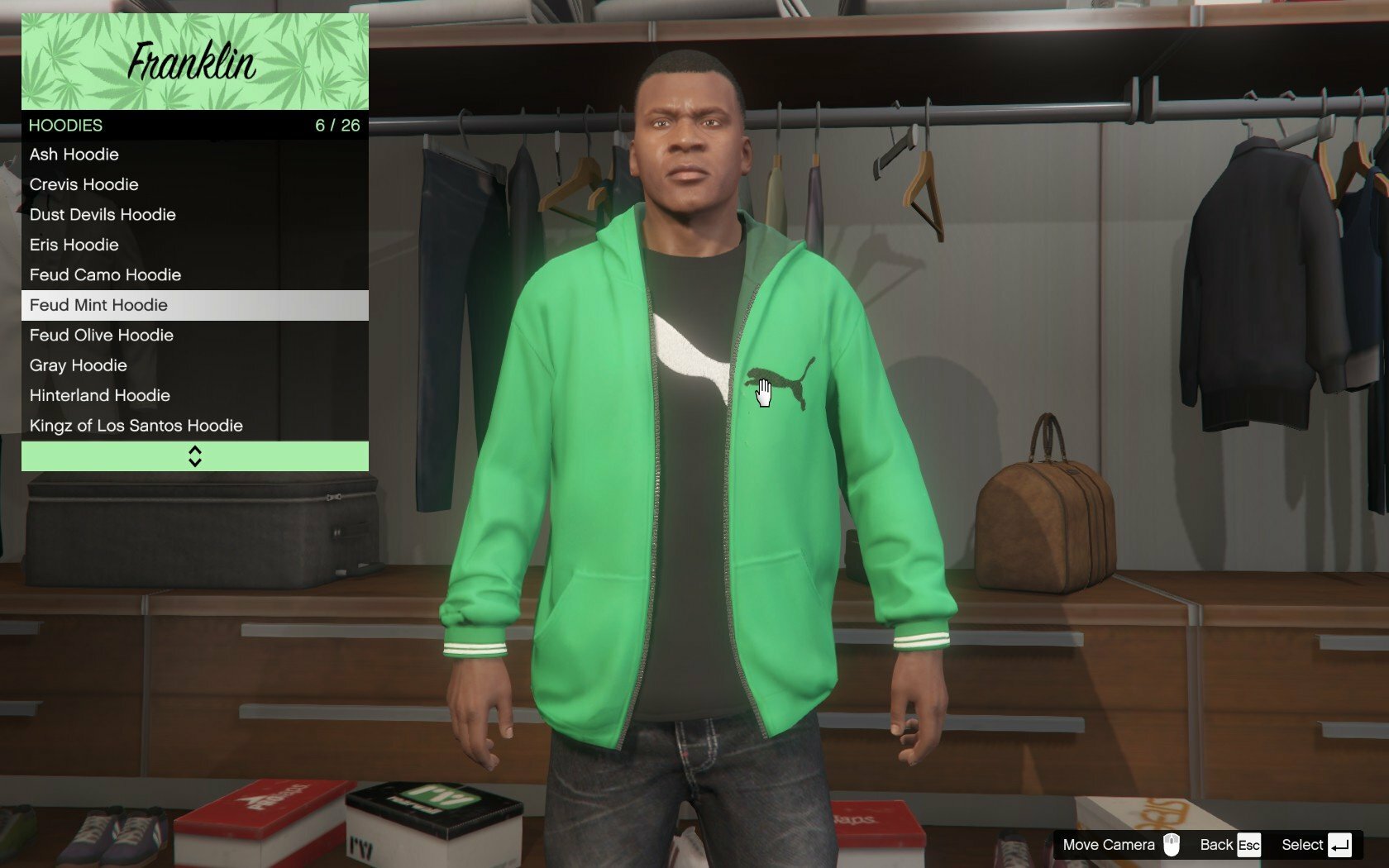1389x868 pixels.
Task: Click the Back prompt button
Action: click(x=1230, y=845)
